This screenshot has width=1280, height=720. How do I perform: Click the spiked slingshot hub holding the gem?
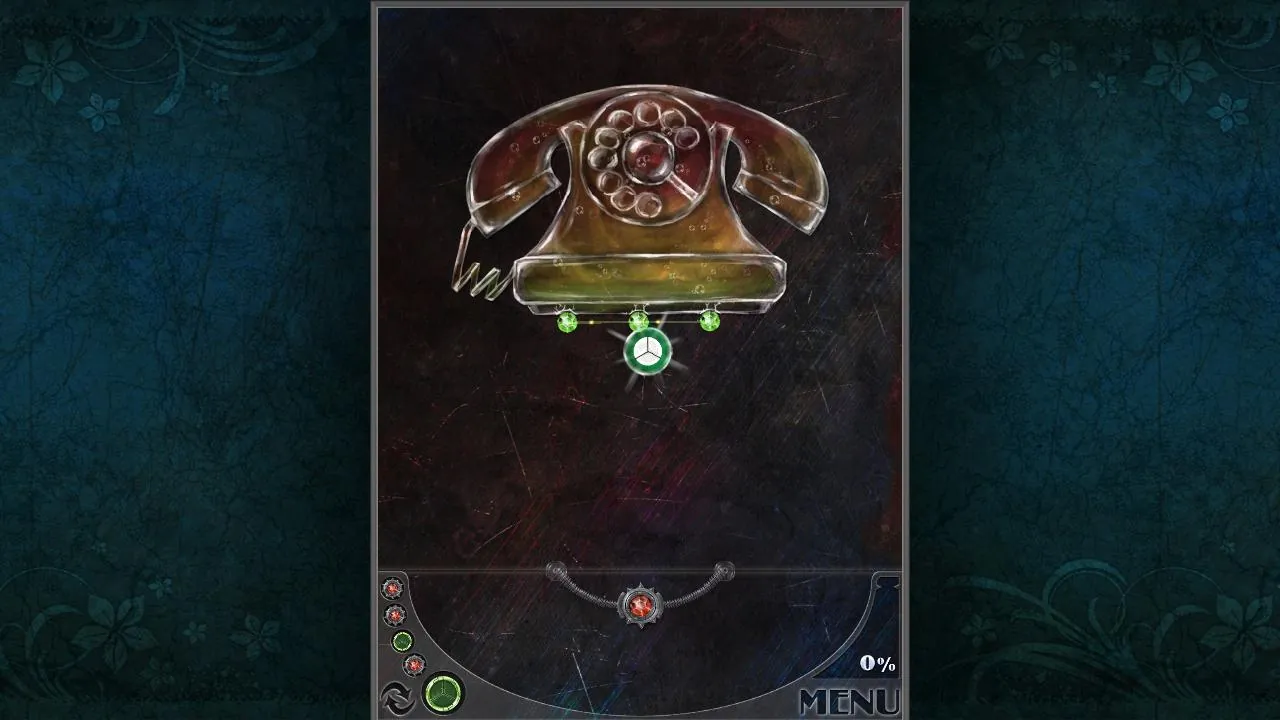pyautogui.click(x=640, y=604)
